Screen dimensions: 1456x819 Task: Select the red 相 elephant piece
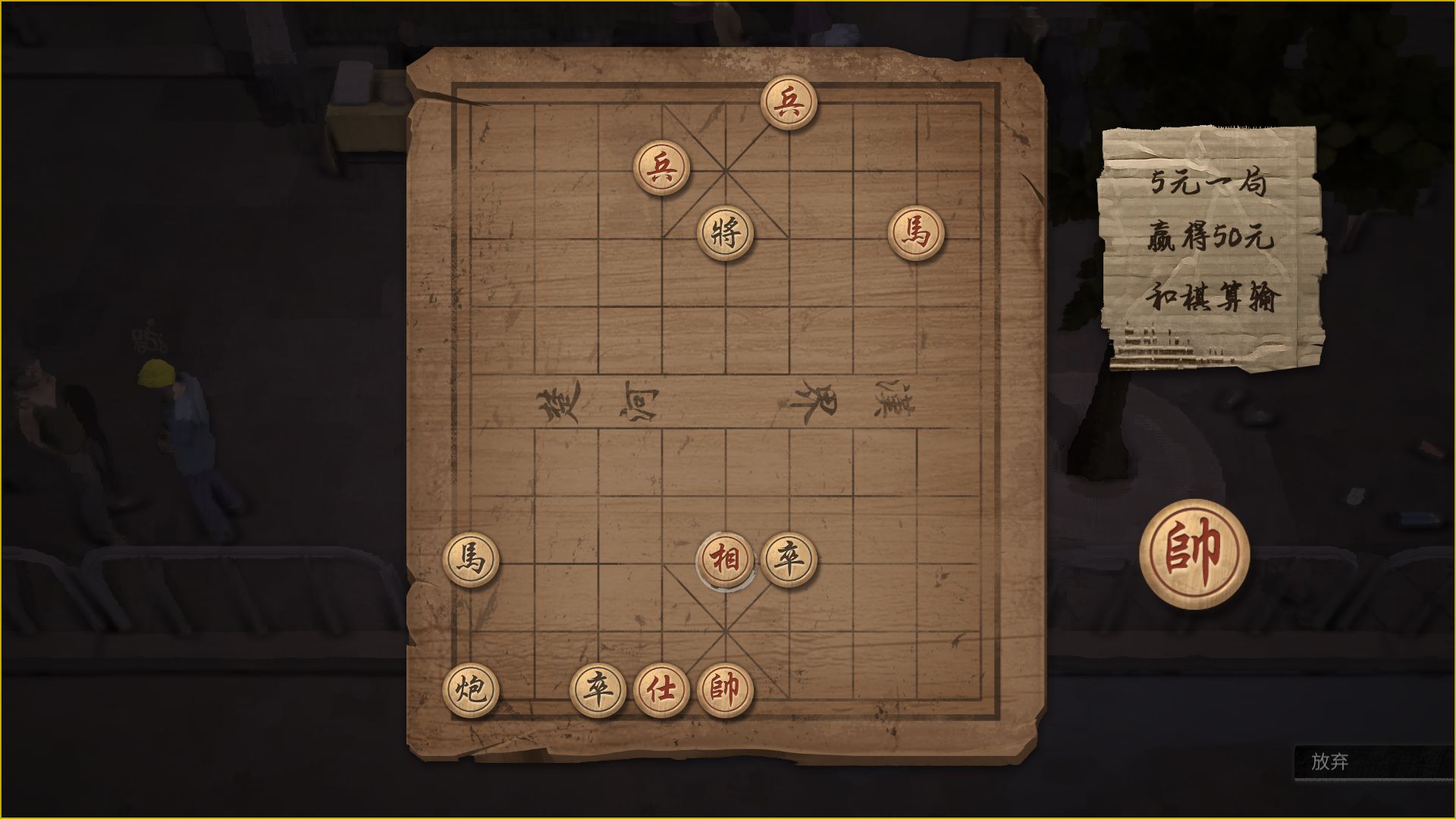(725, 558)
